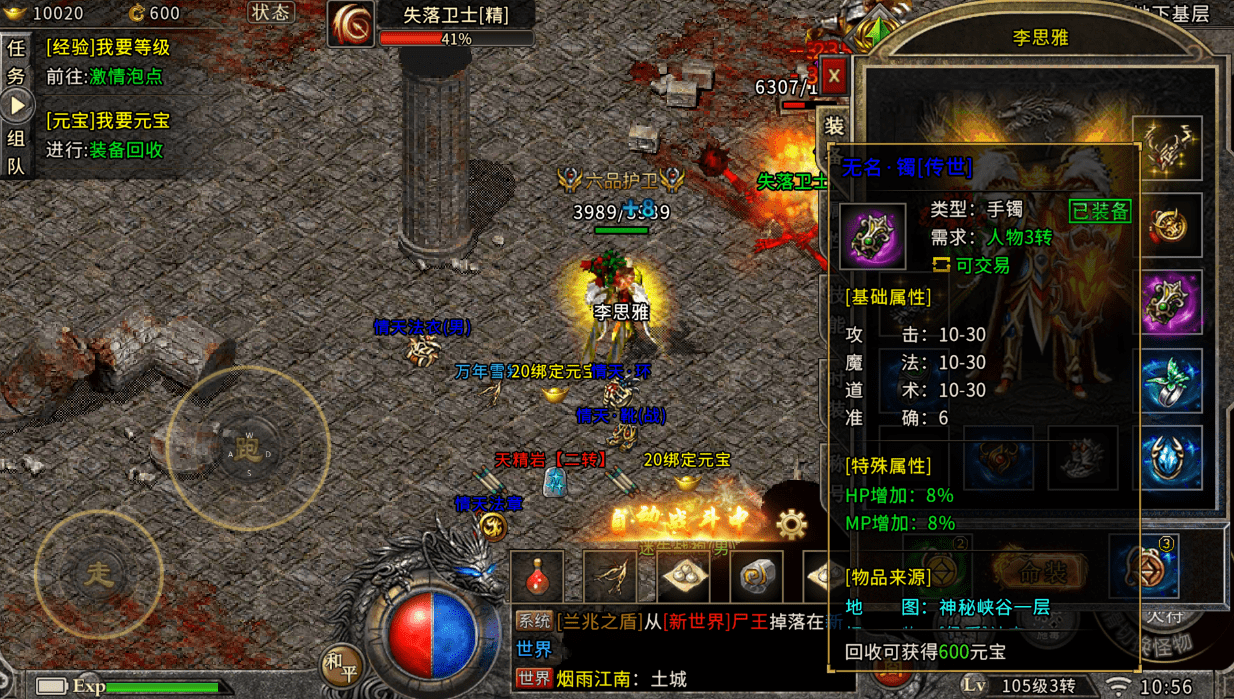Click the winged helmet equipment slot
The height and width of the screenshot is (699, 1234).
point(1168,149)
